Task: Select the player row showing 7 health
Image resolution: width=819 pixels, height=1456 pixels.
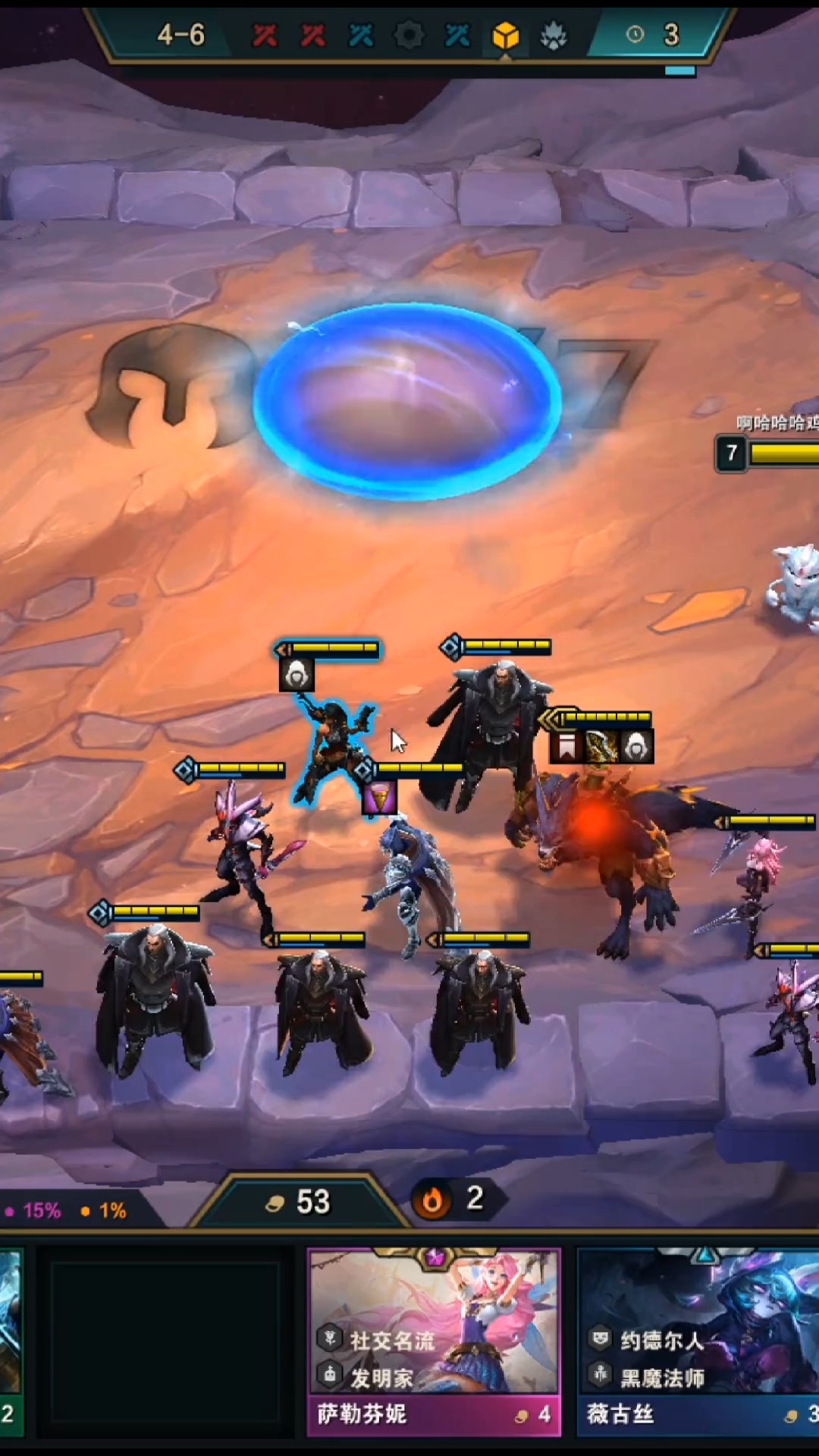Action: click(x=767, y=453)
